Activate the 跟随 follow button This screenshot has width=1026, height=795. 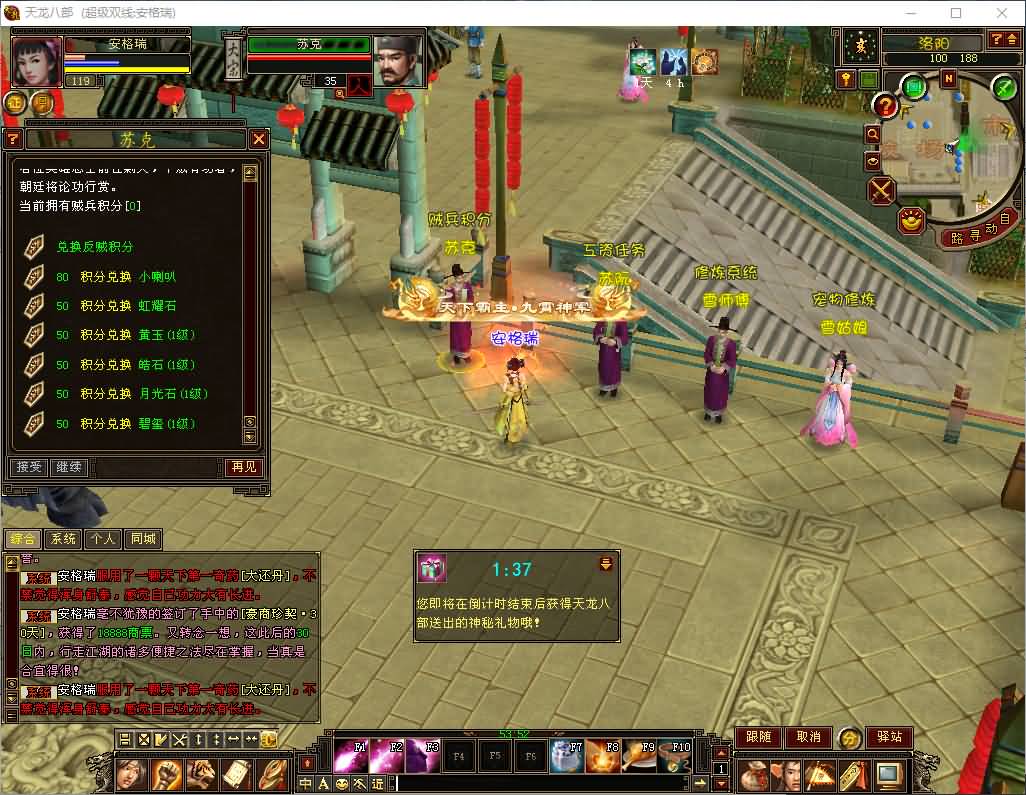(x=758, y=737)
